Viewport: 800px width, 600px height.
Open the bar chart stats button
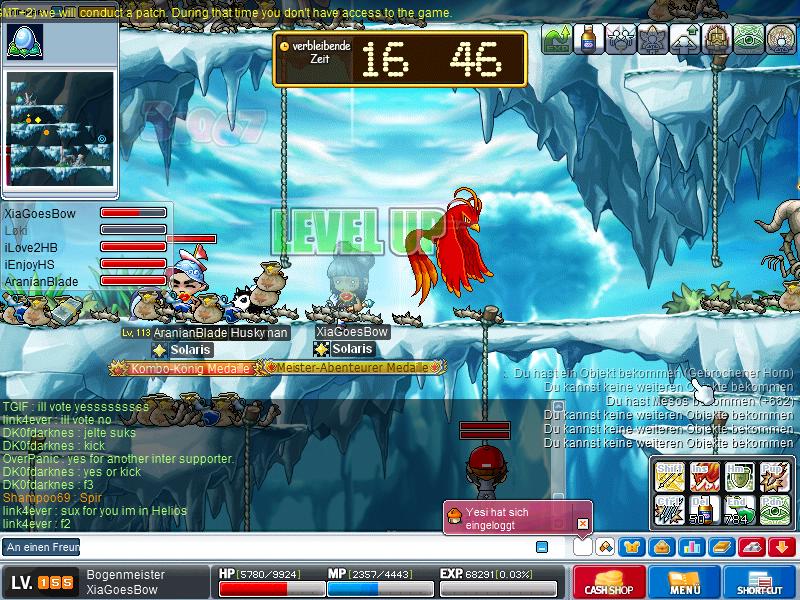point(690,547)
